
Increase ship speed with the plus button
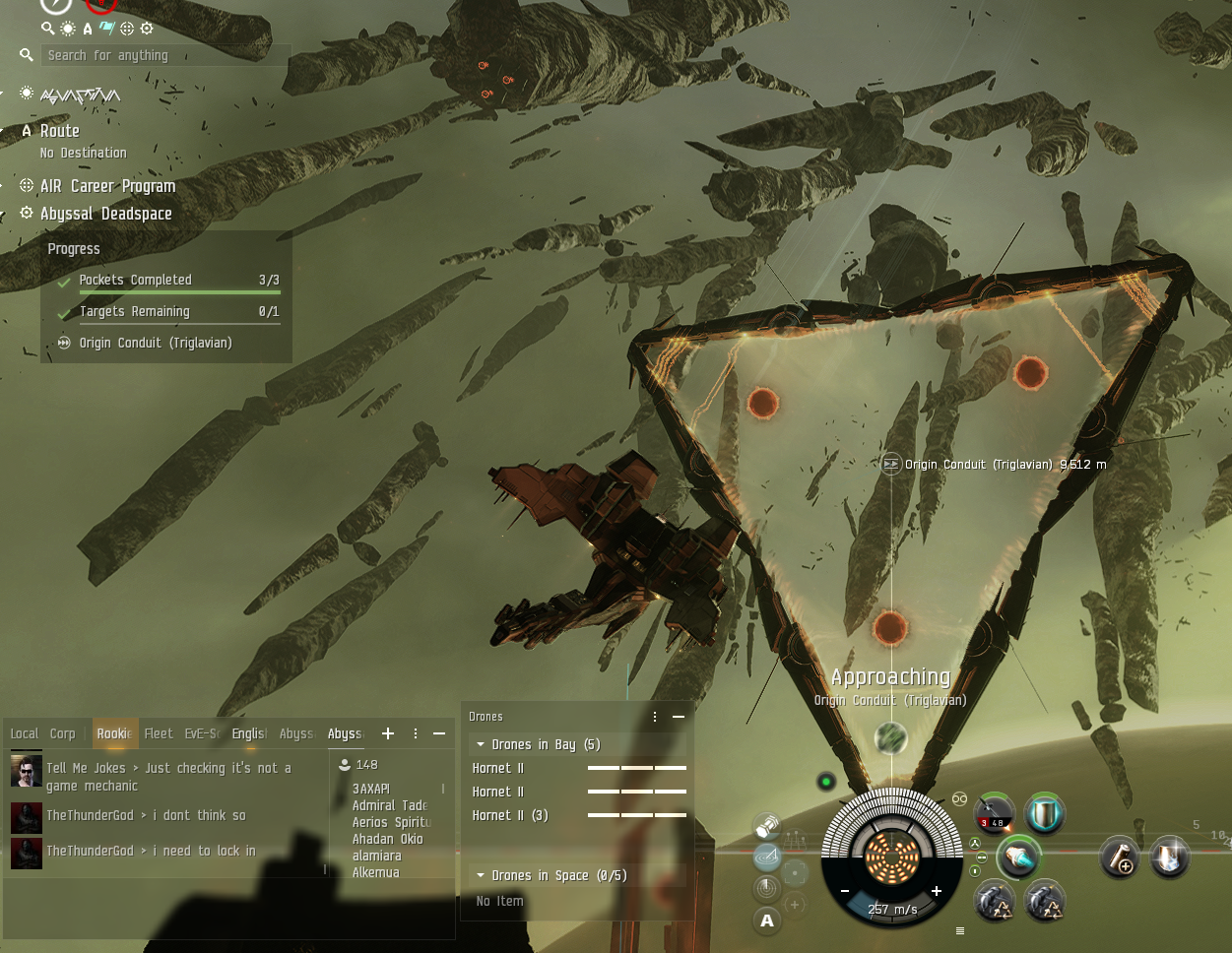point(936,891)
